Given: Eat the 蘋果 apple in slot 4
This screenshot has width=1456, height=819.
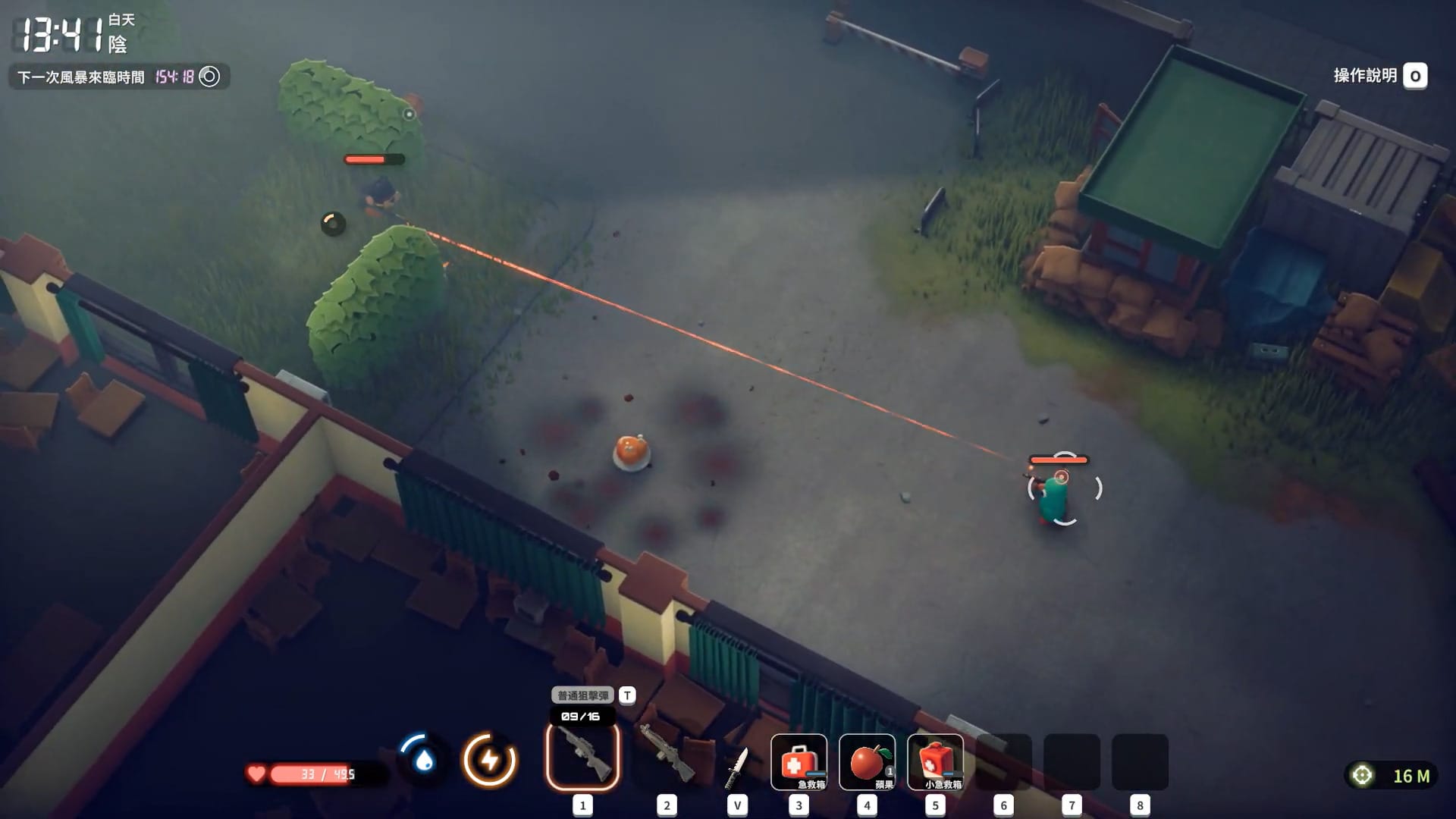Looking at the screenshot, I should (867, 761).
